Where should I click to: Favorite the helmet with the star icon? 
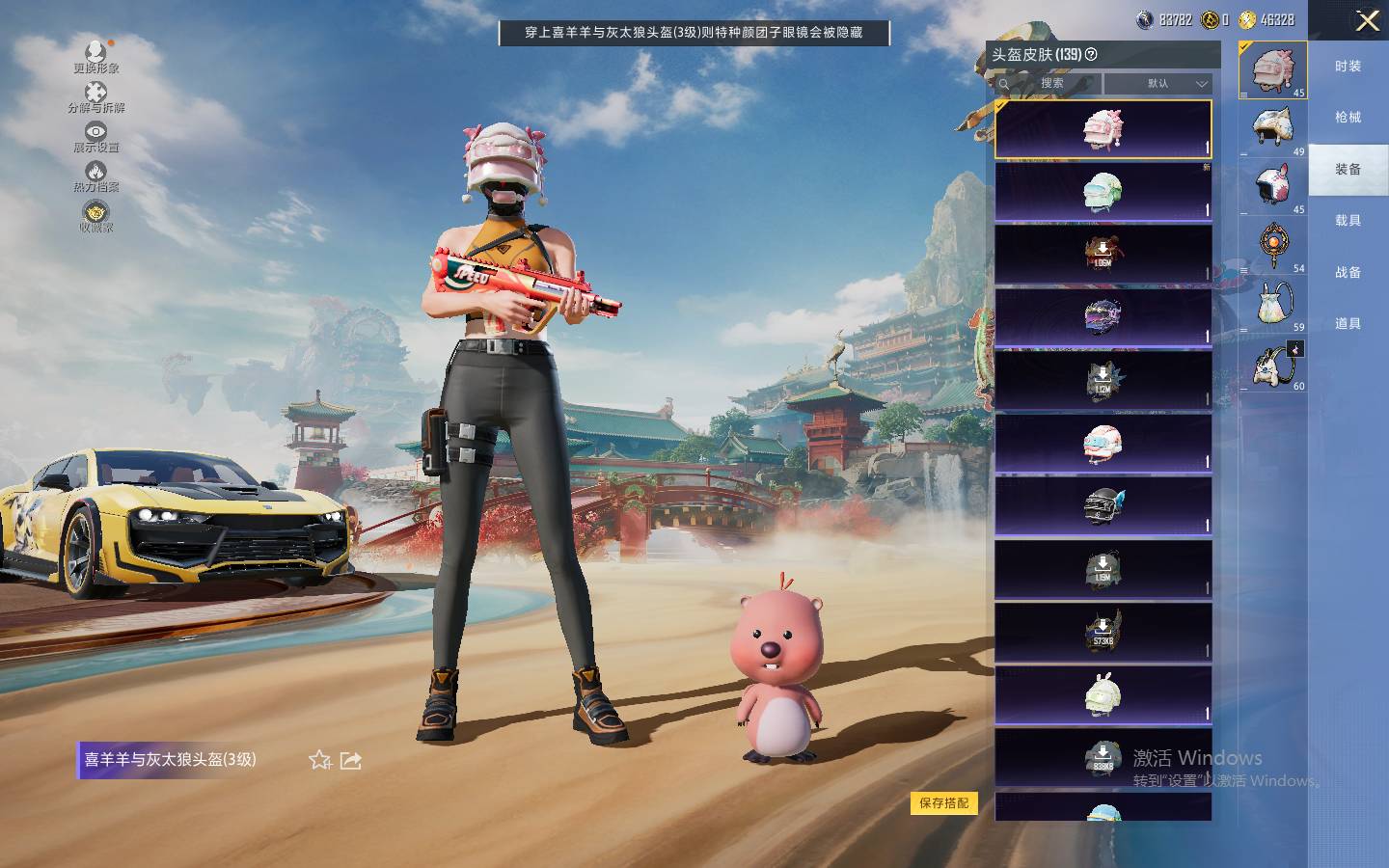click(319, 760)
